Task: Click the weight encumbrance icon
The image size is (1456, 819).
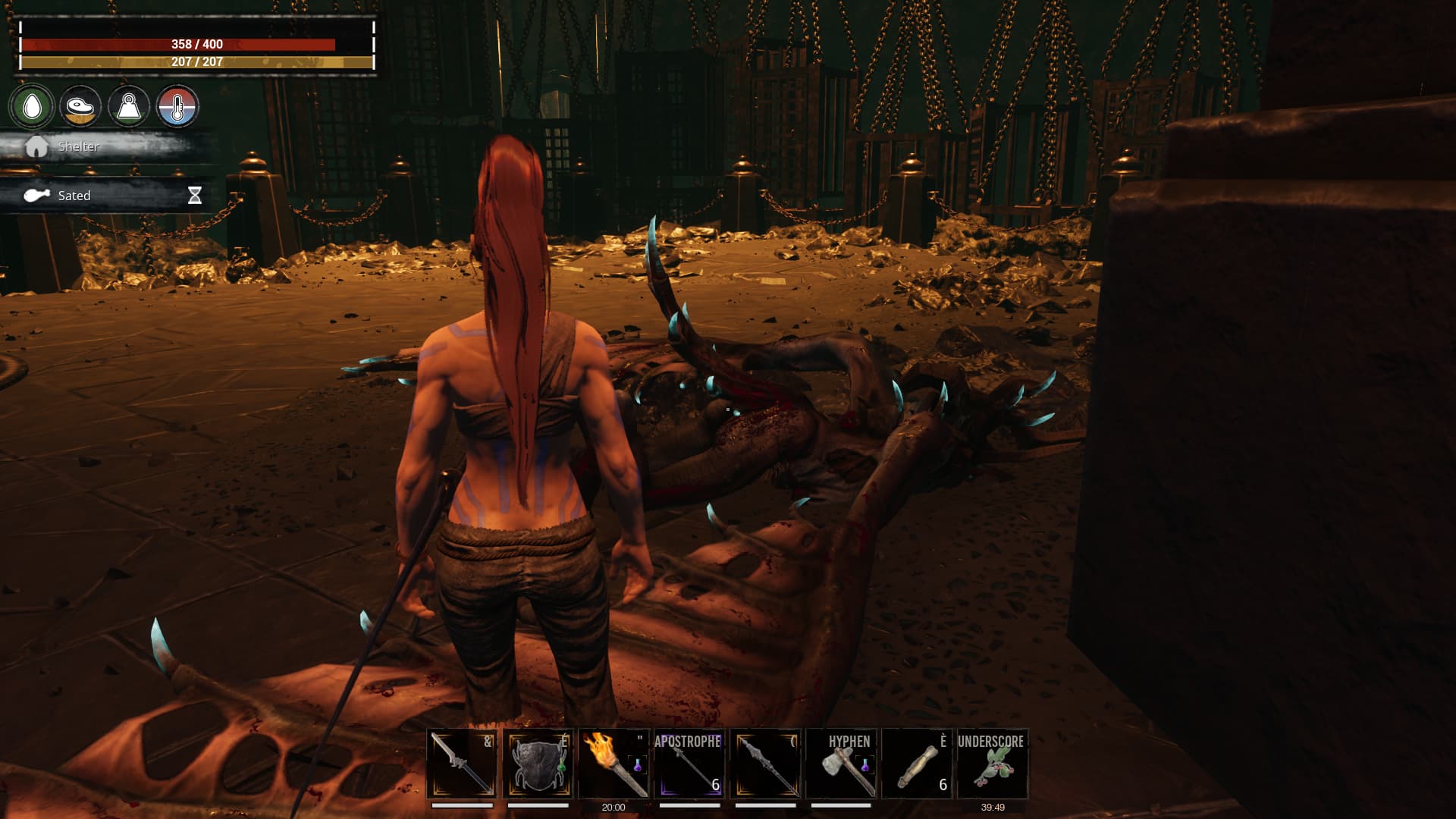Action: pos(128,107)
